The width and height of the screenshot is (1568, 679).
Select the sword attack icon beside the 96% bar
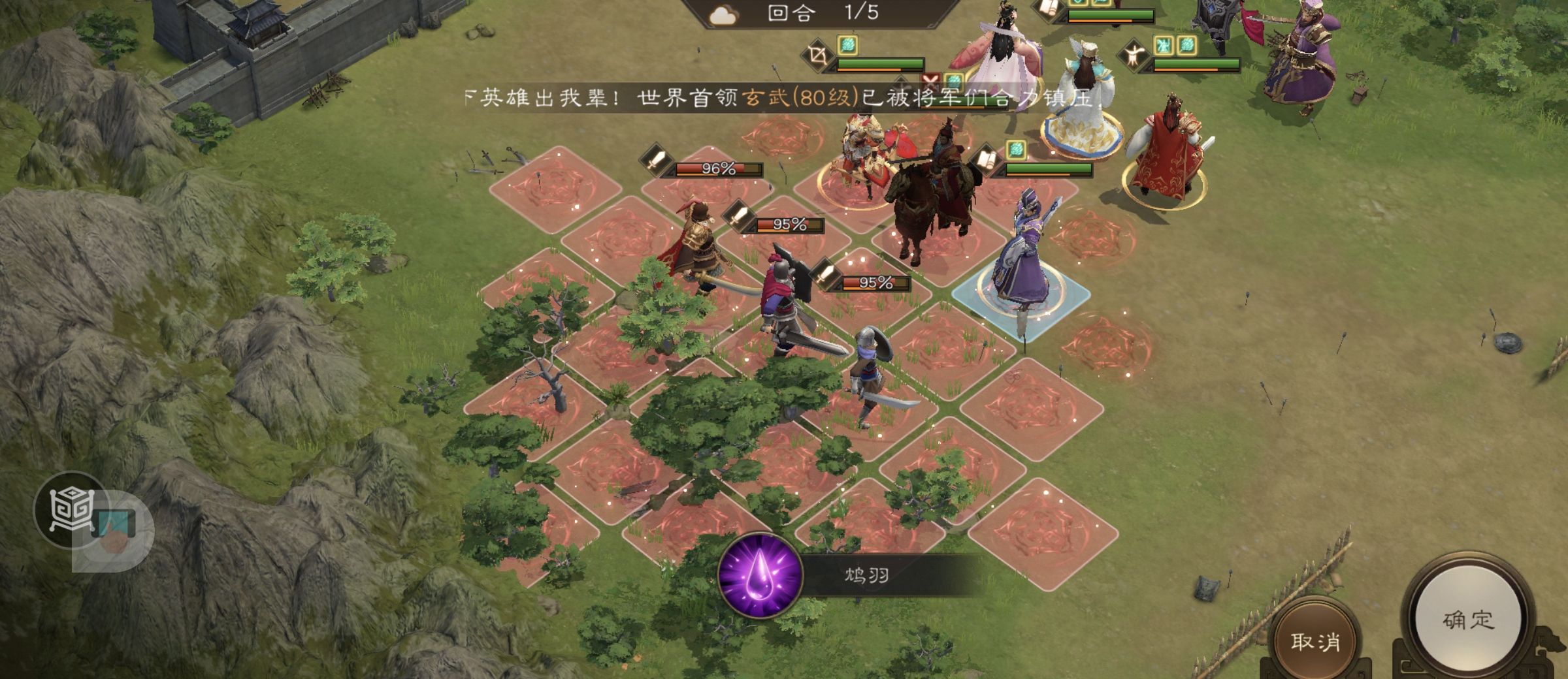click(x=656, y=161)
